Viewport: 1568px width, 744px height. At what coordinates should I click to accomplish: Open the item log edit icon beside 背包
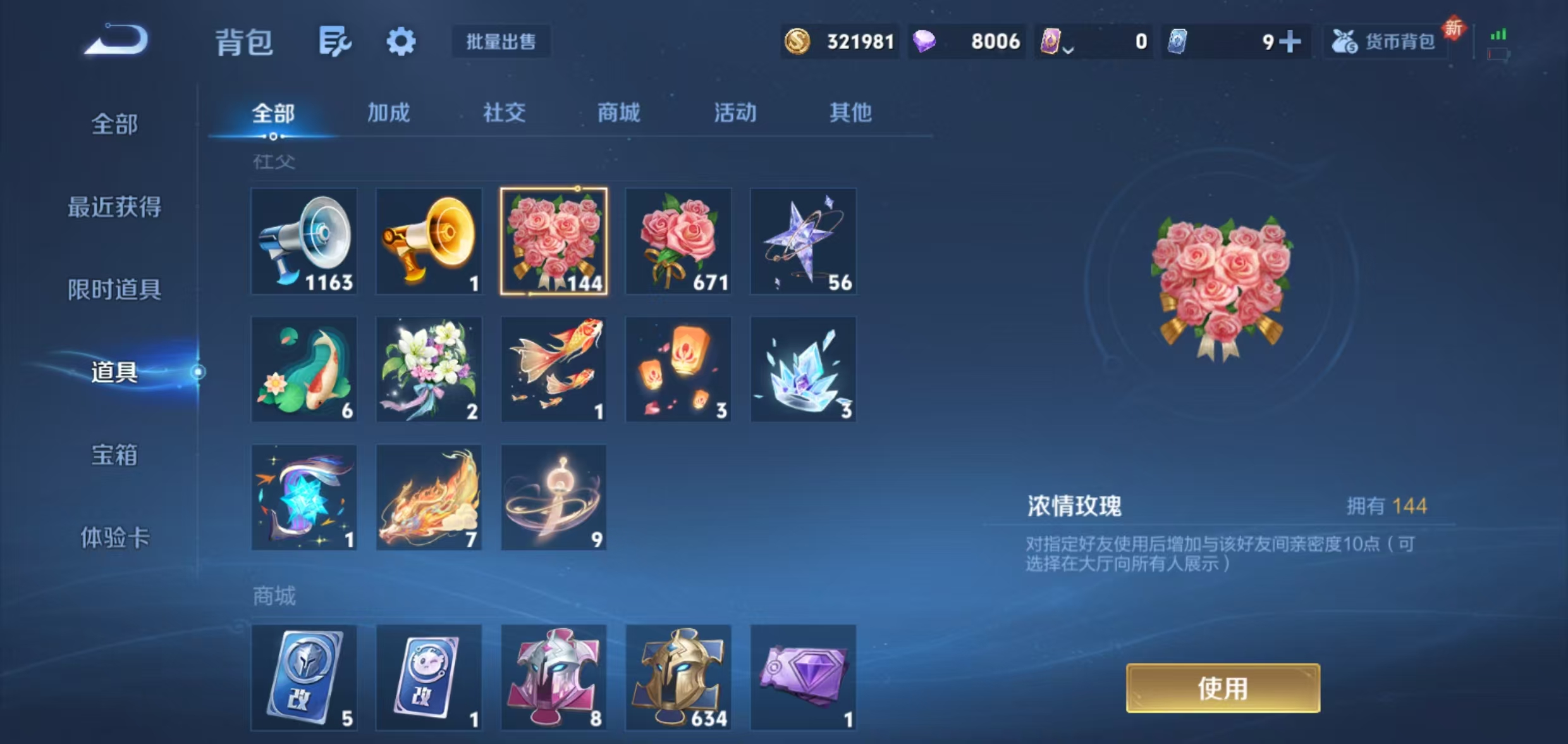334,41
